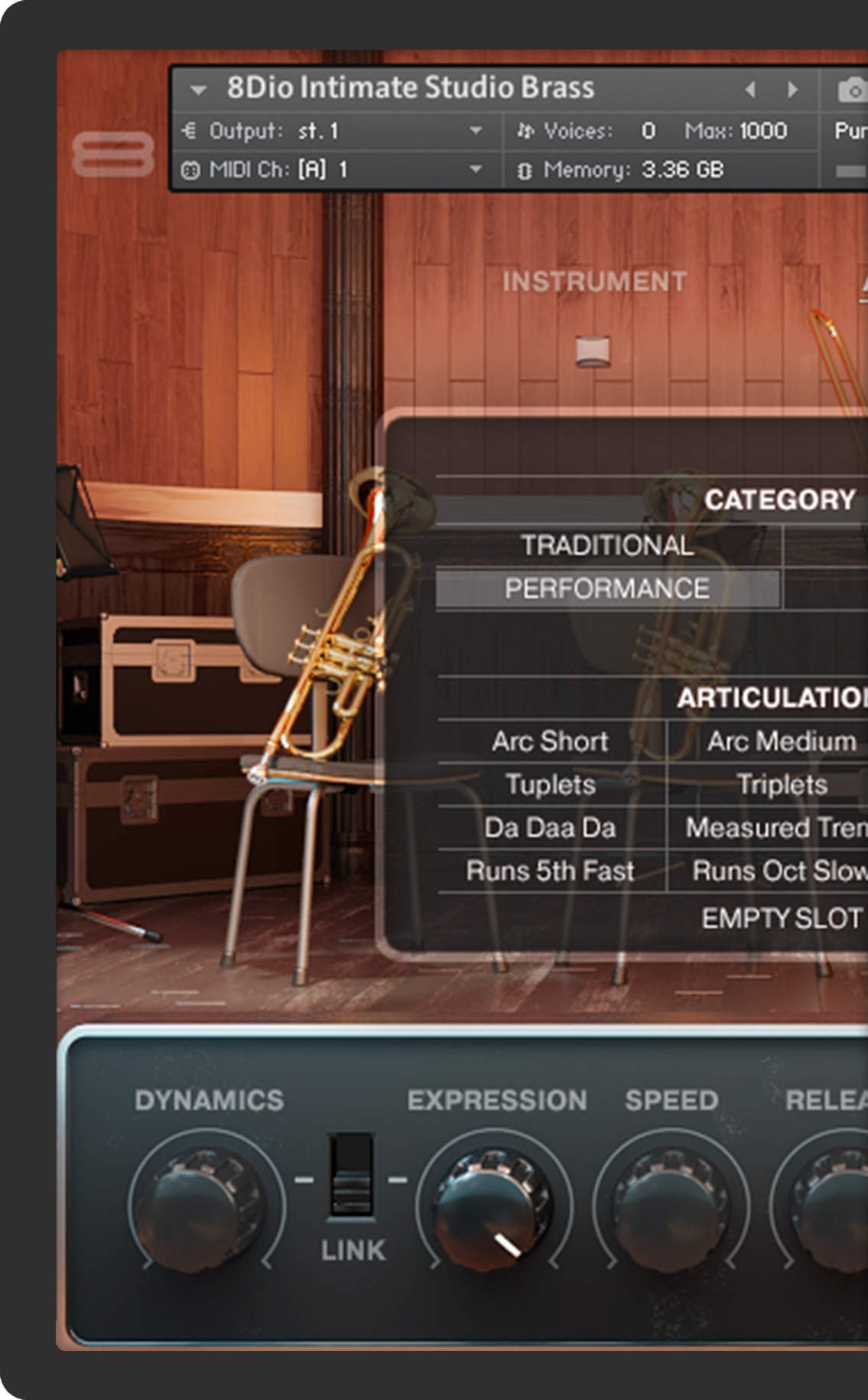Screen dimensions: 868x1400
Task: Go to the previous instrument preset arrow
Action: click(750, 90)
